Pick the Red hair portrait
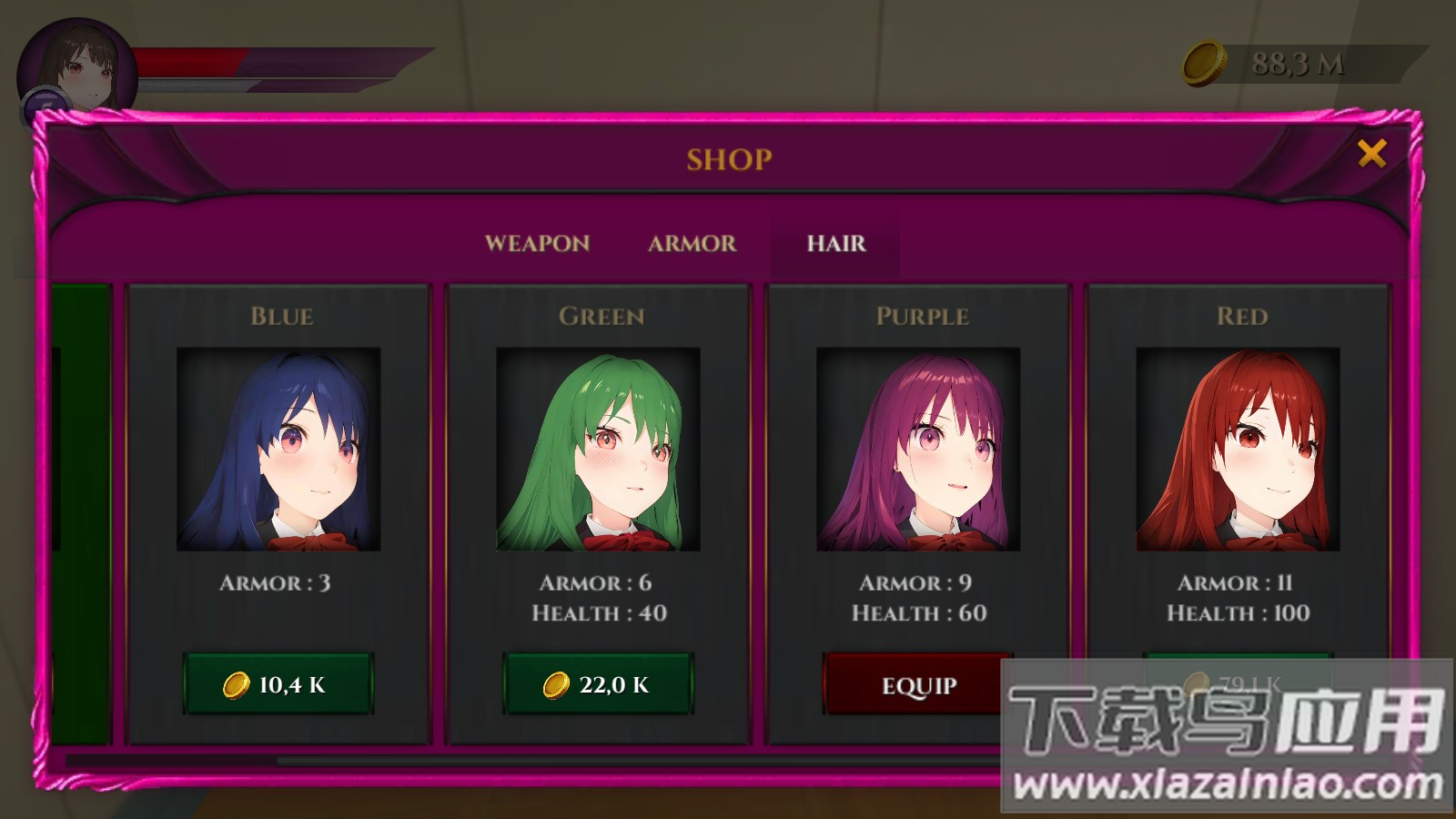This screenshot has width=1456, height=819. [x=1238, y=450]
